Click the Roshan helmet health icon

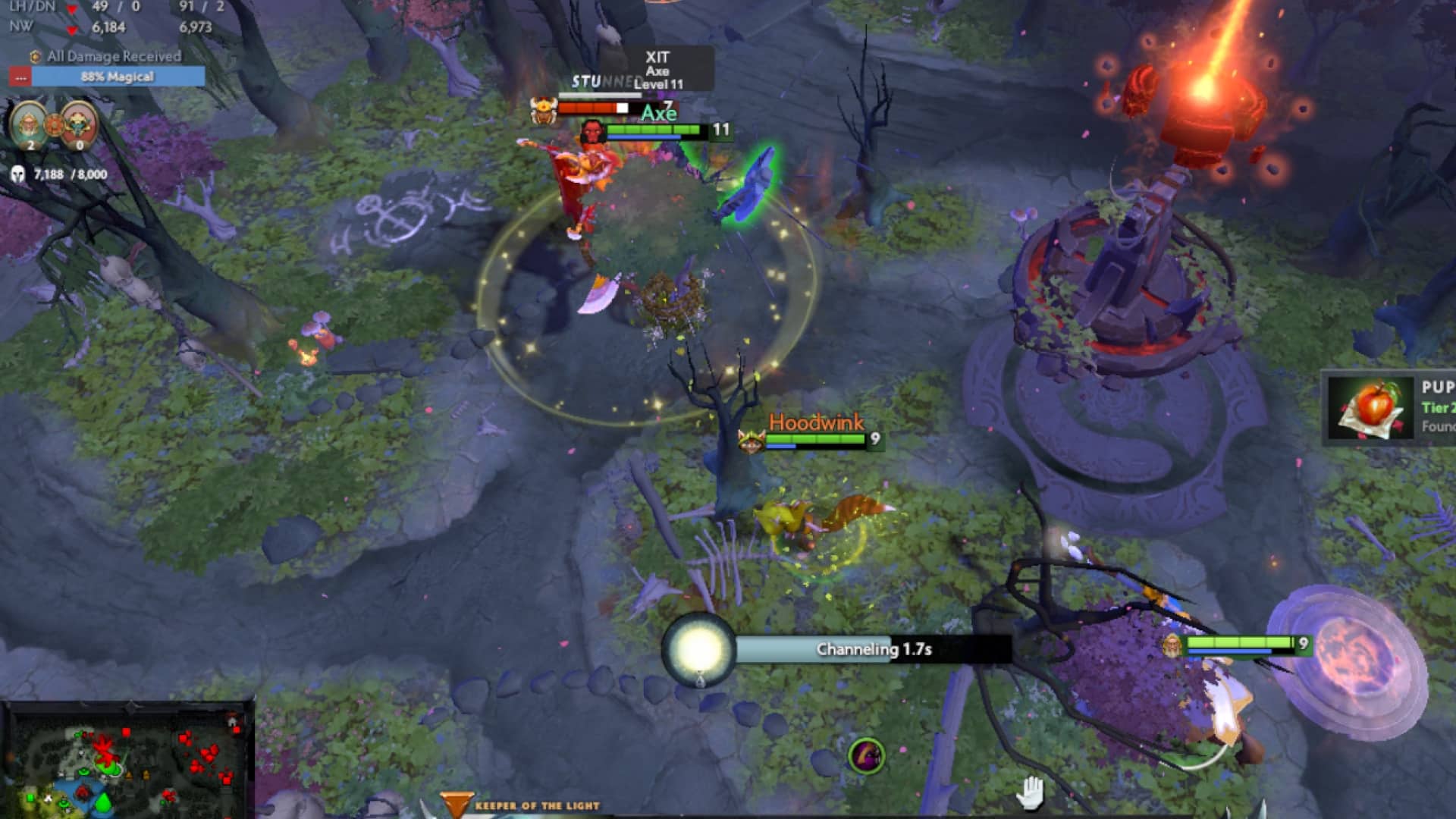pos(19,174)
